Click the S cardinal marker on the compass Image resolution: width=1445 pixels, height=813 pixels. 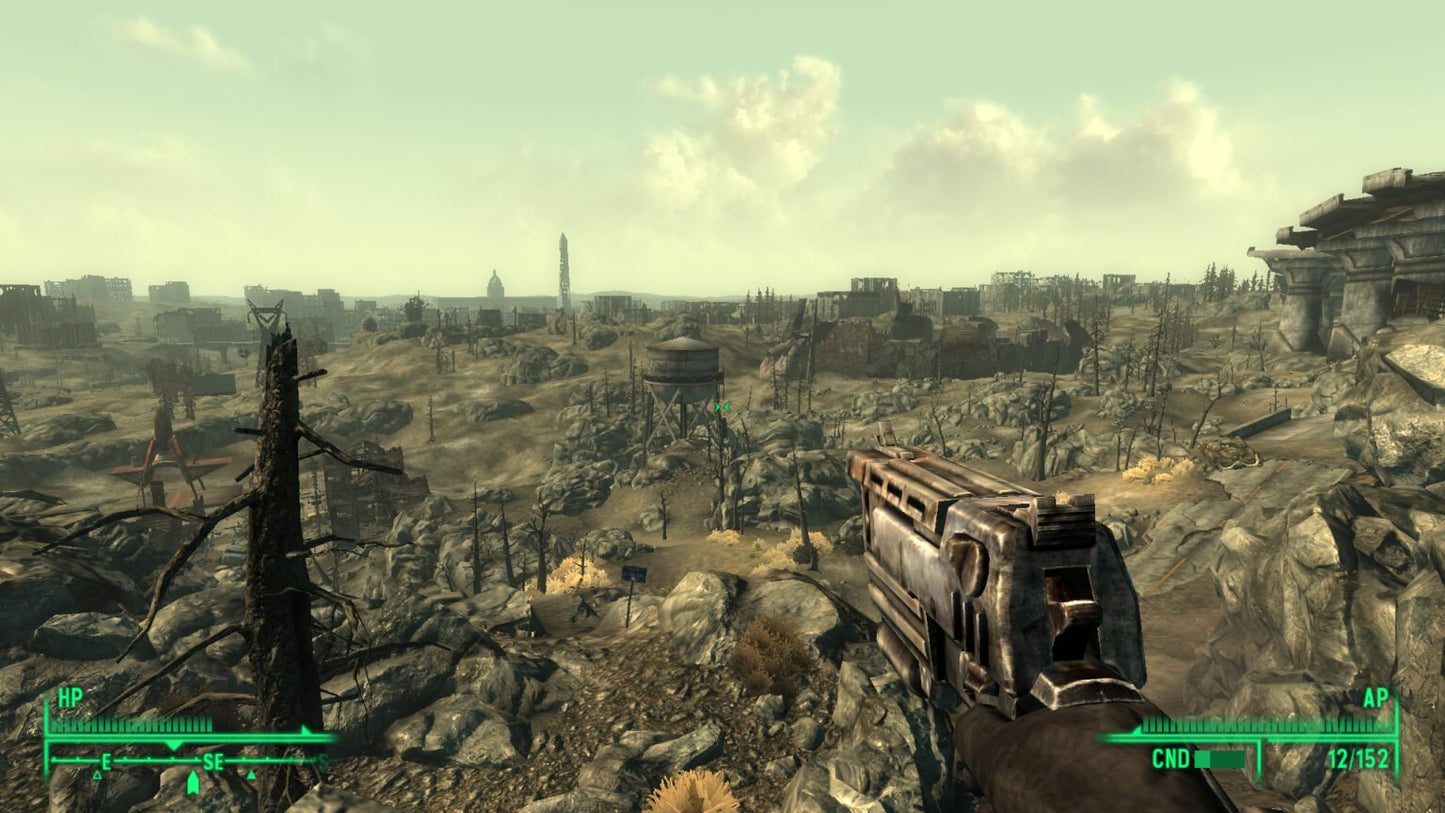(x=322, y=762)
